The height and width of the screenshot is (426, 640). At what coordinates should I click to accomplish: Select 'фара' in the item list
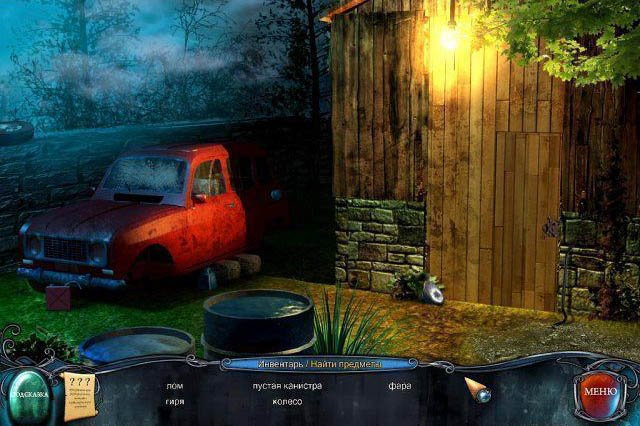pyautogui.click(x=400, y=385)
